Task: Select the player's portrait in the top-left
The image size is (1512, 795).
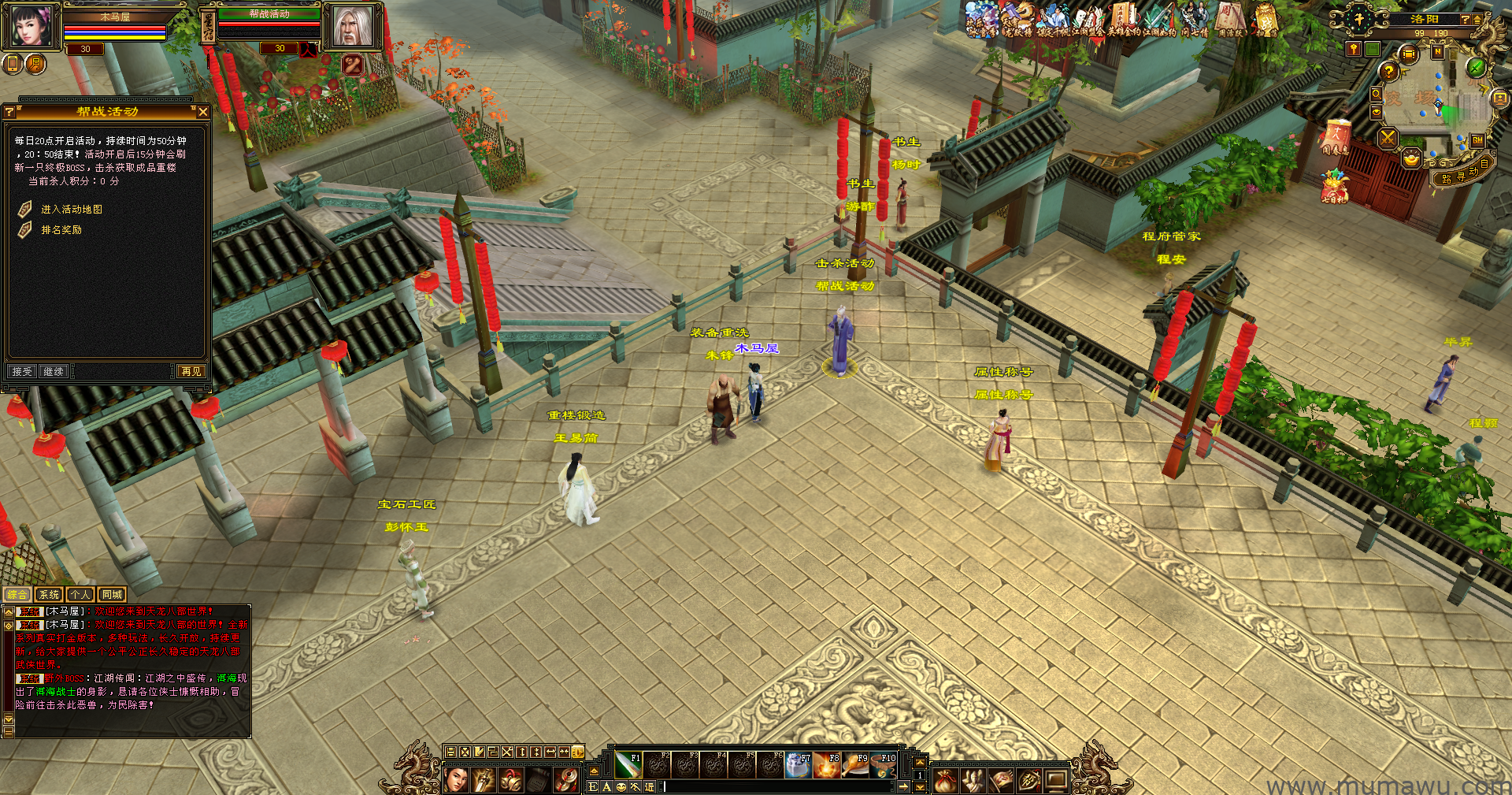Action: (x=31, y=26)
